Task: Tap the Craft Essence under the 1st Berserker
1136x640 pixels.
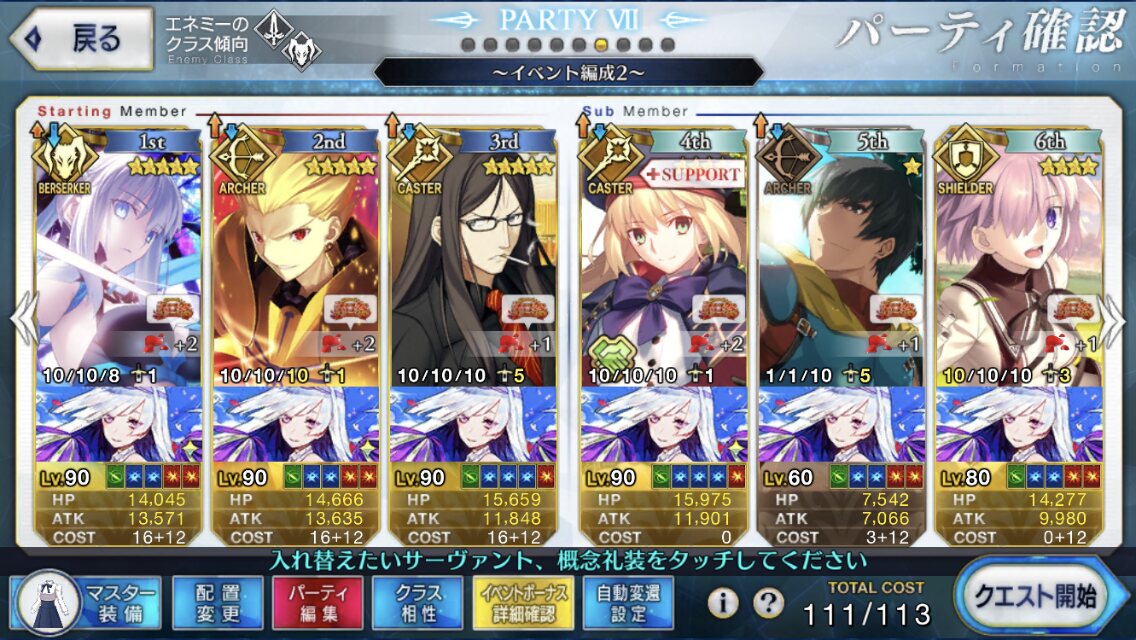Action: (118, 424)
